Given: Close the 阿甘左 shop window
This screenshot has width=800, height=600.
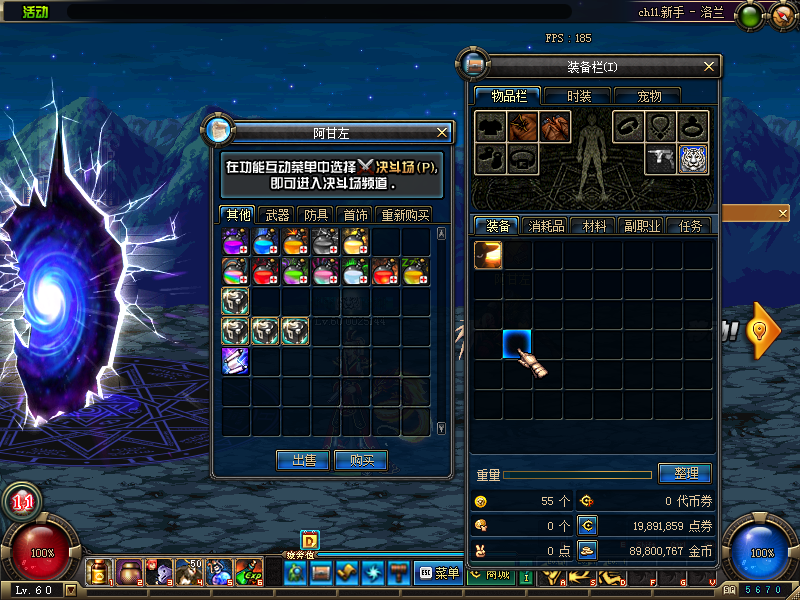Looking at the screenshot, I should click(443, 132).
